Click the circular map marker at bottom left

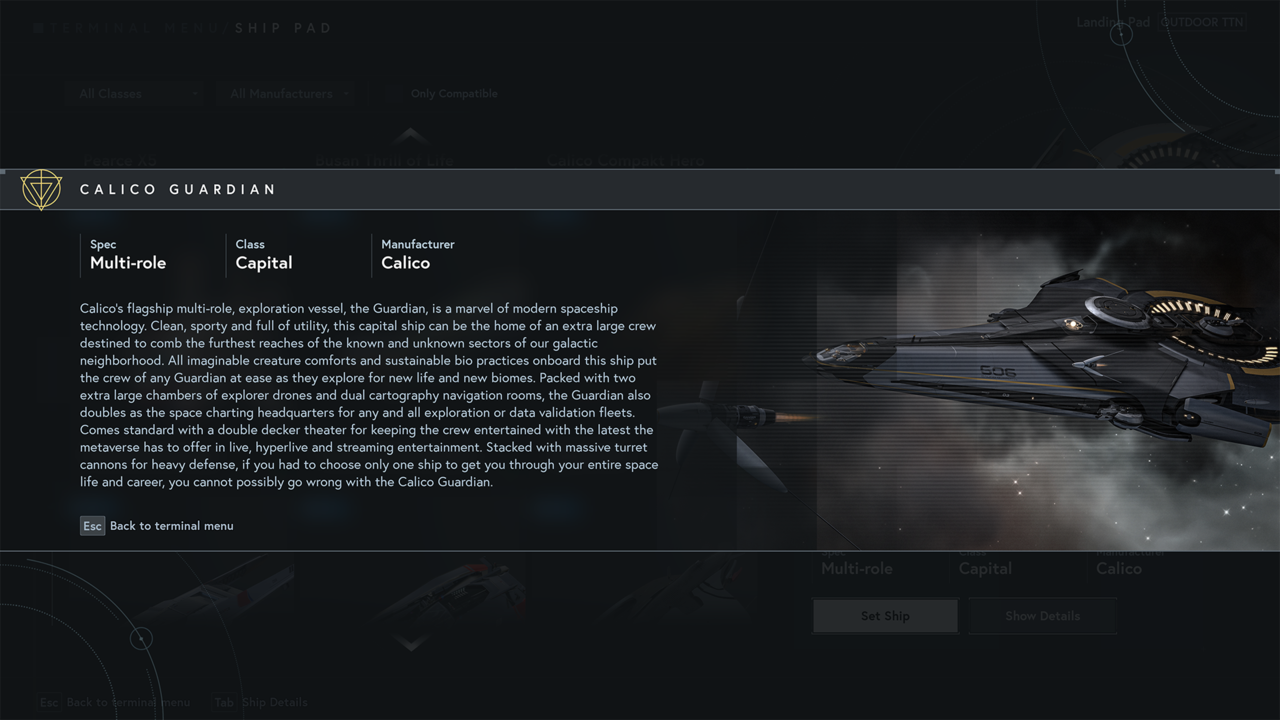point(142,638)
